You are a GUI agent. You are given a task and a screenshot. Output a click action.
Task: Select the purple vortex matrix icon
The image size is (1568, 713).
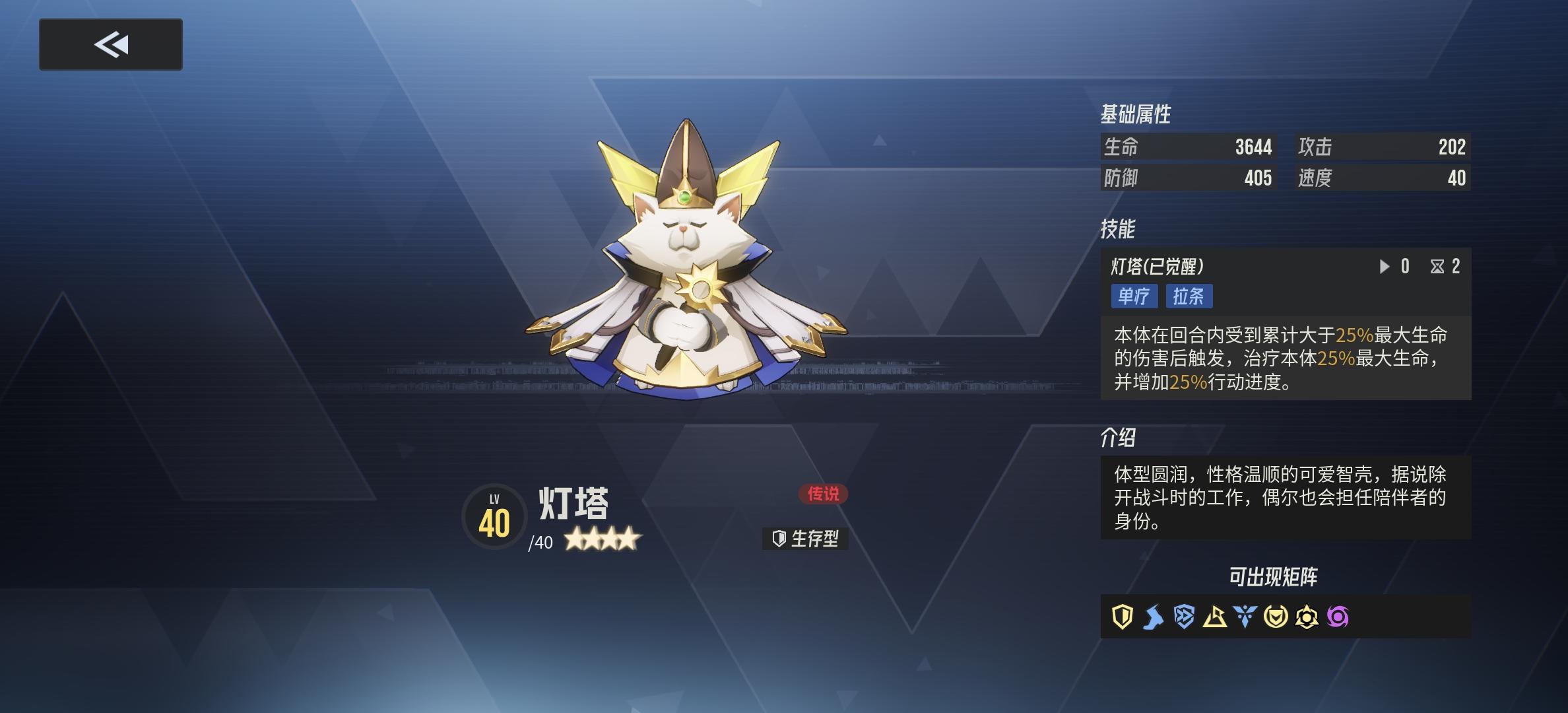[1338, 616]
